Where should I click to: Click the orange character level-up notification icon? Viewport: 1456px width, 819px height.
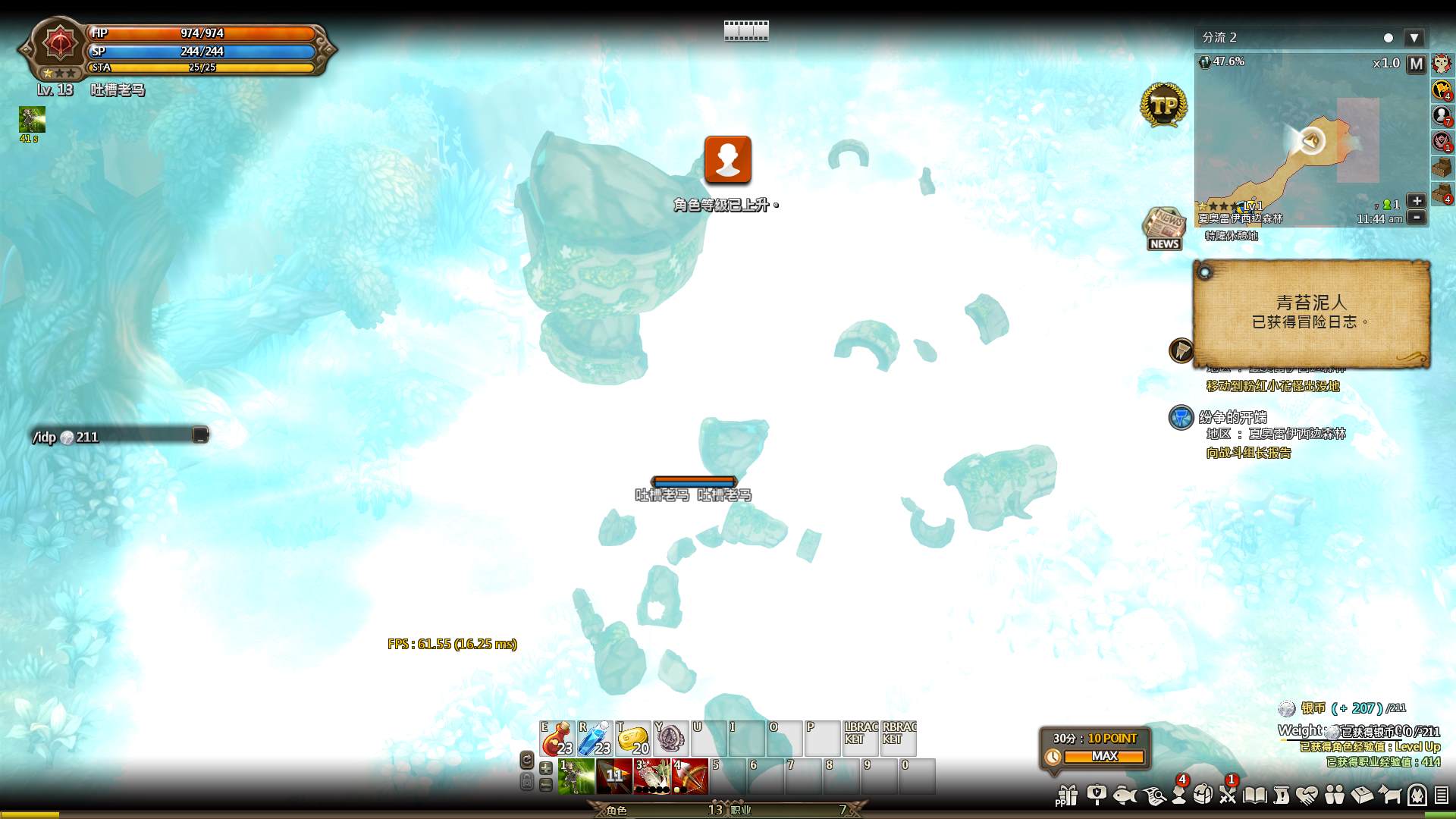(728, 160)
